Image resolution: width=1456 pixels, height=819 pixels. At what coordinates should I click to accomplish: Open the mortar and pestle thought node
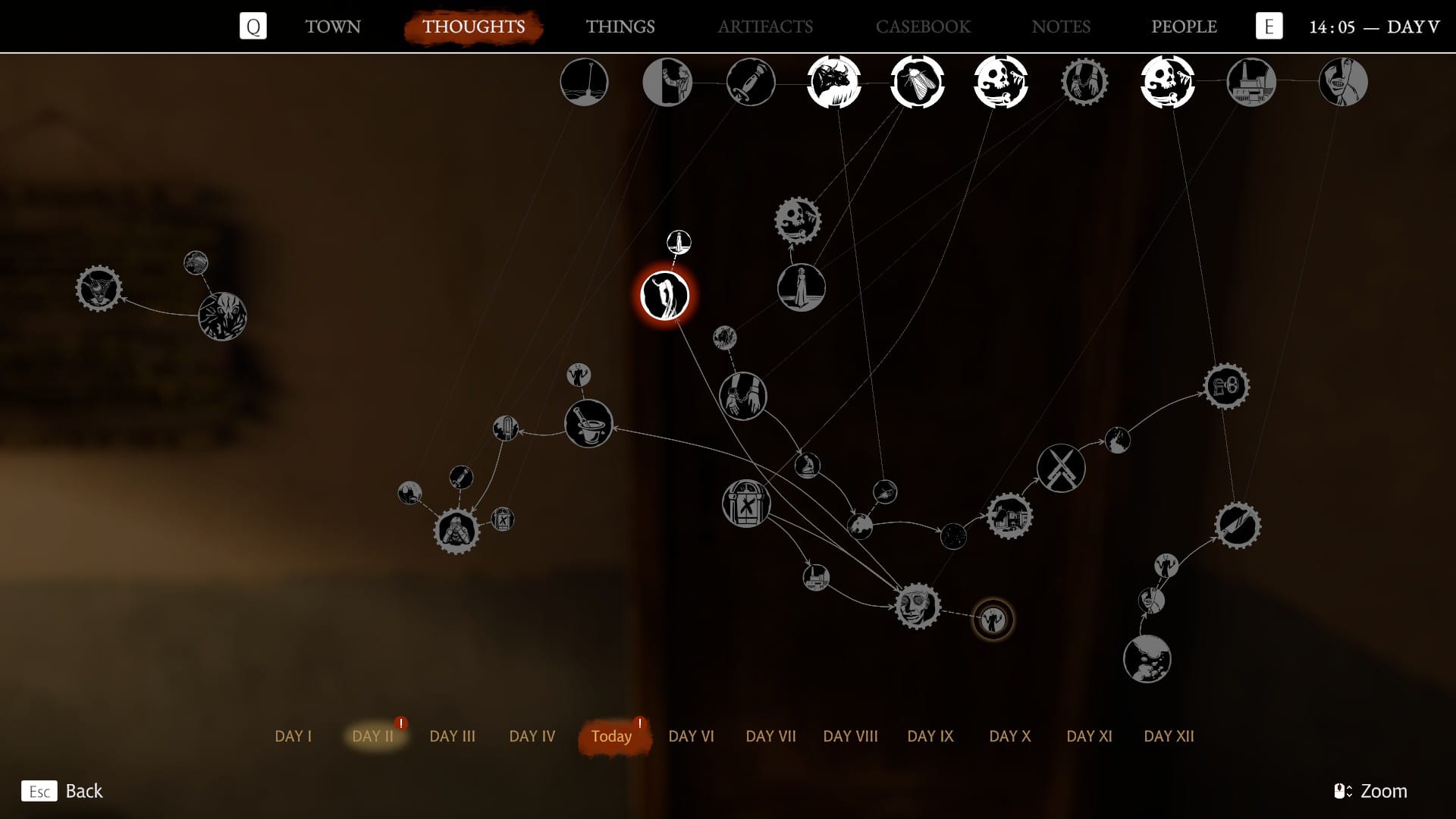[x=588, y=423]
